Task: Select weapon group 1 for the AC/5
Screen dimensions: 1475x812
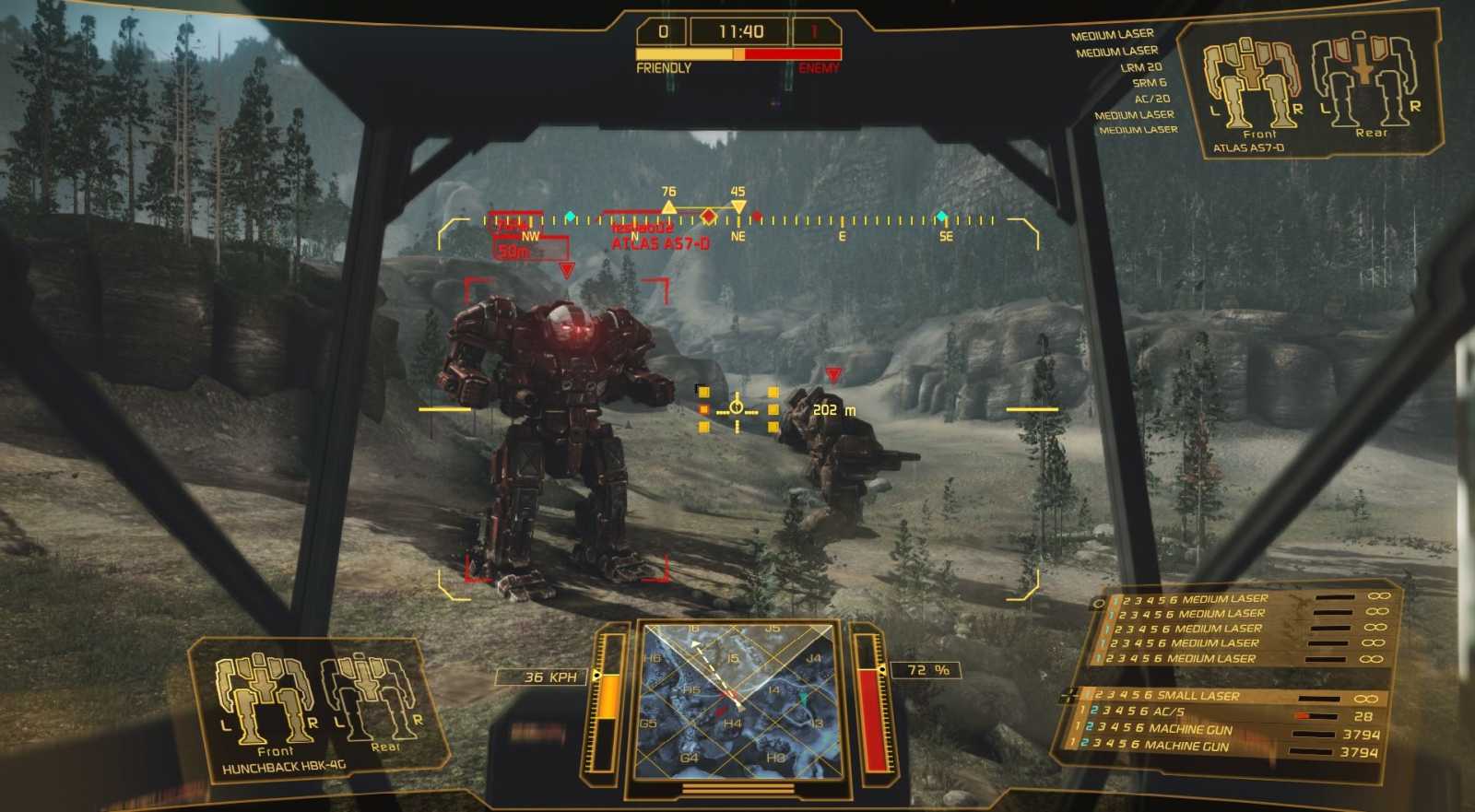Action: pos(1083,711)
